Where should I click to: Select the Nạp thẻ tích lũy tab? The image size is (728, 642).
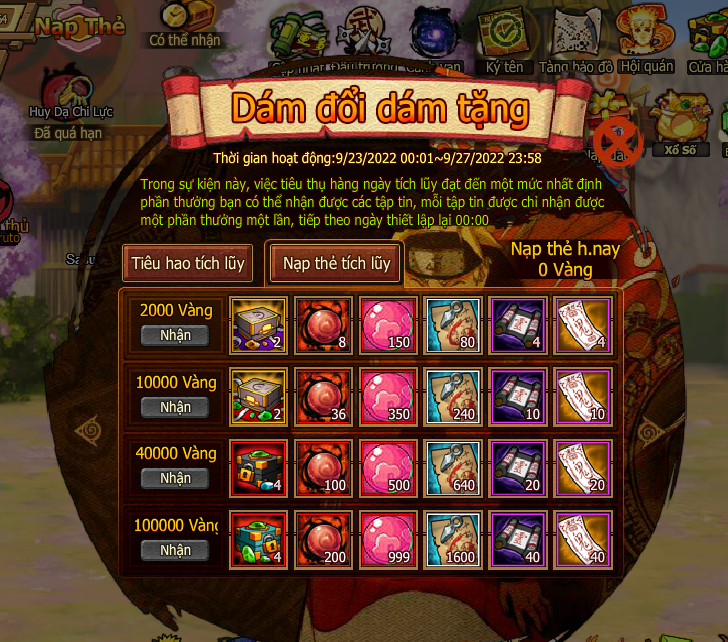336,264
